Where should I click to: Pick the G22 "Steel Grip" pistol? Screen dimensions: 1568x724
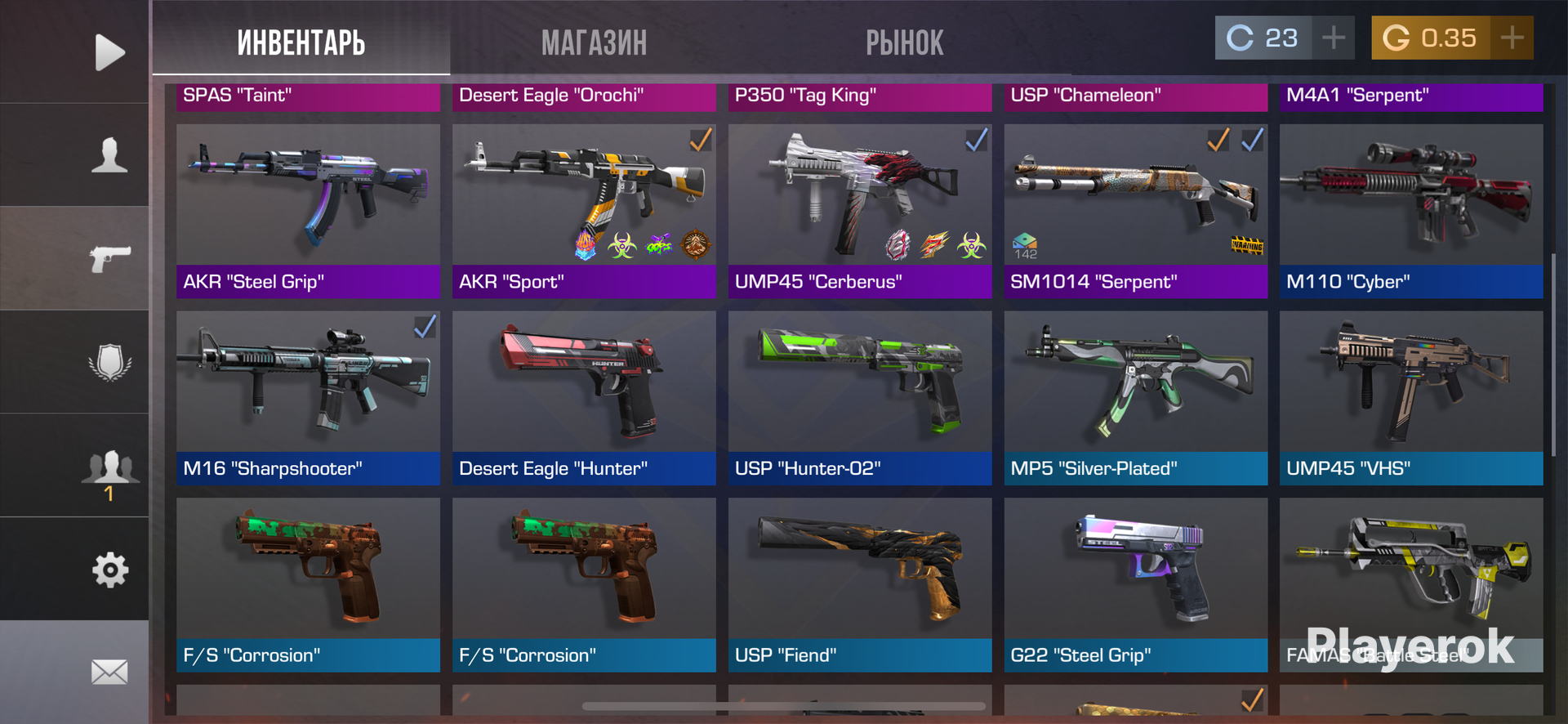(1135, 584)
